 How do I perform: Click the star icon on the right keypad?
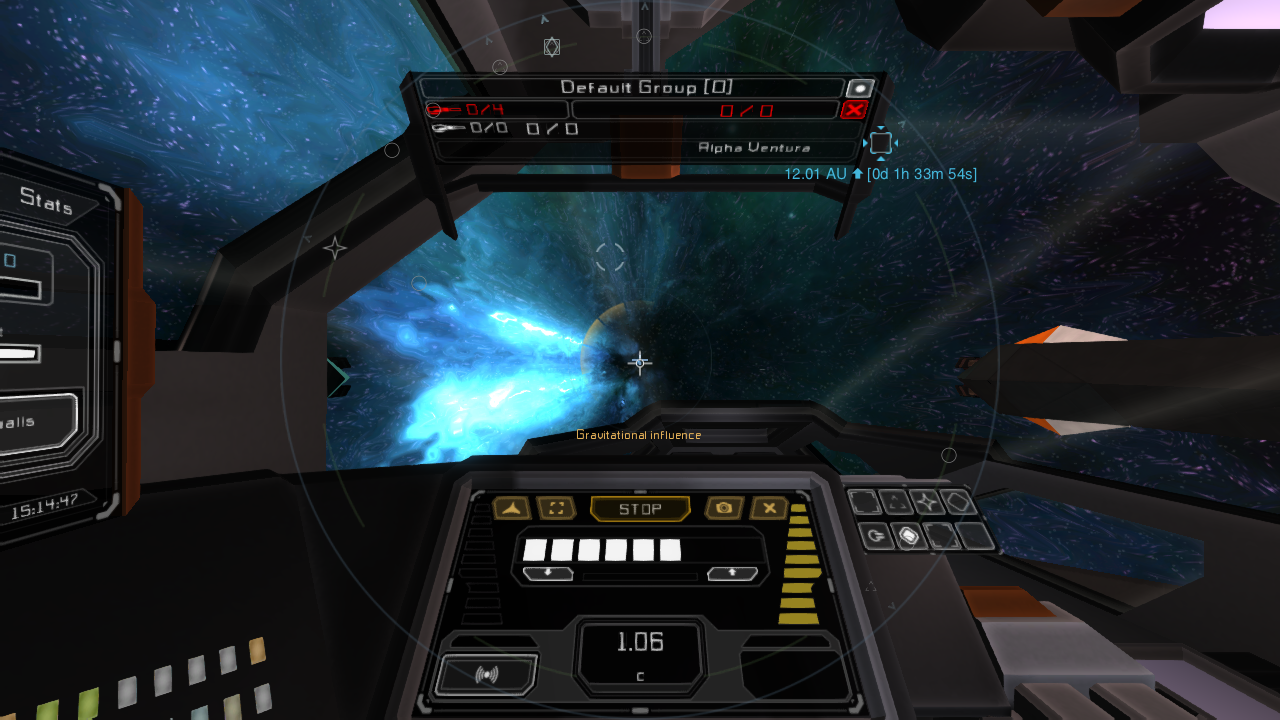925,502
